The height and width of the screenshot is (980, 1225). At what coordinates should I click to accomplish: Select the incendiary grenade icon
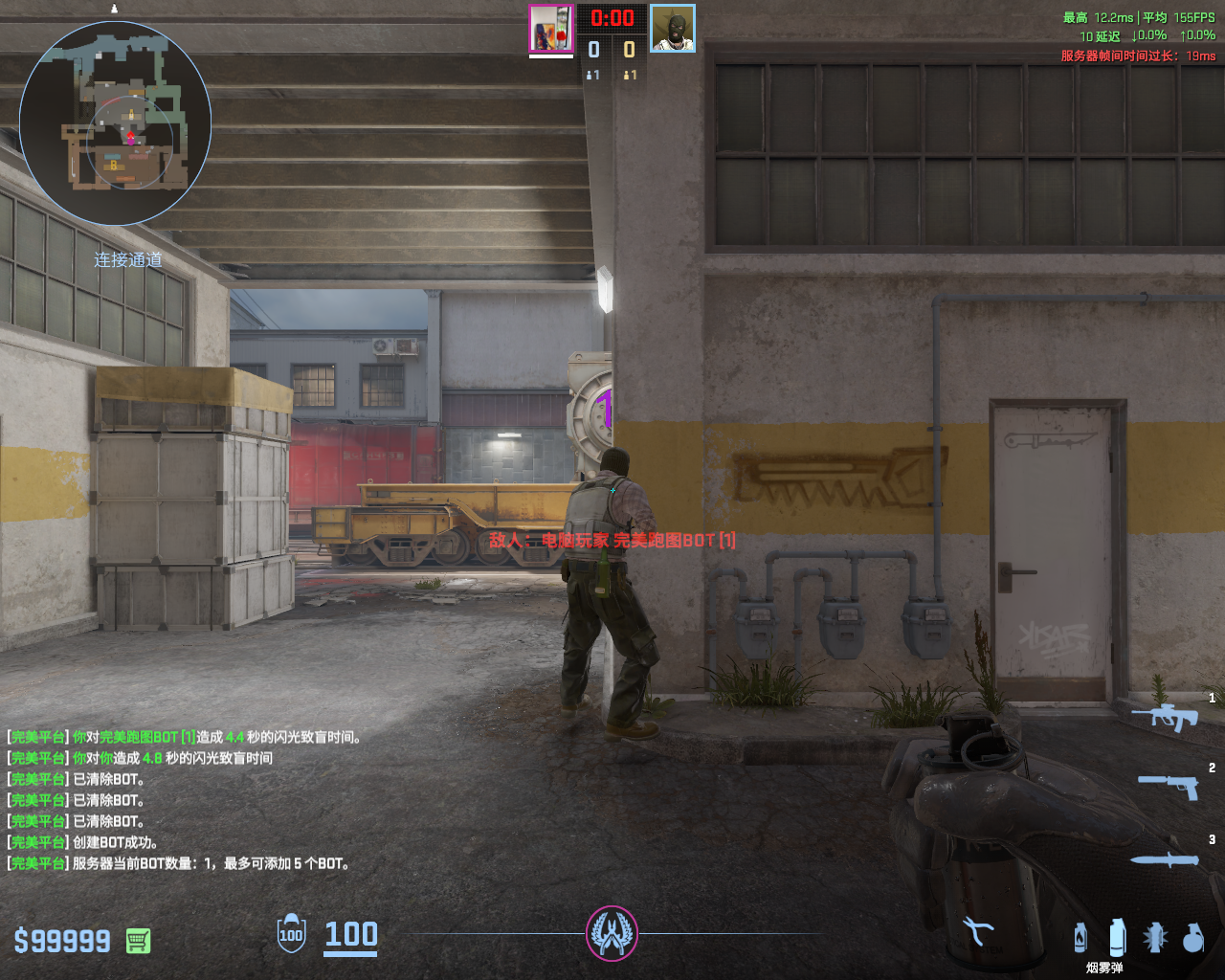[x=1080, y=937]
